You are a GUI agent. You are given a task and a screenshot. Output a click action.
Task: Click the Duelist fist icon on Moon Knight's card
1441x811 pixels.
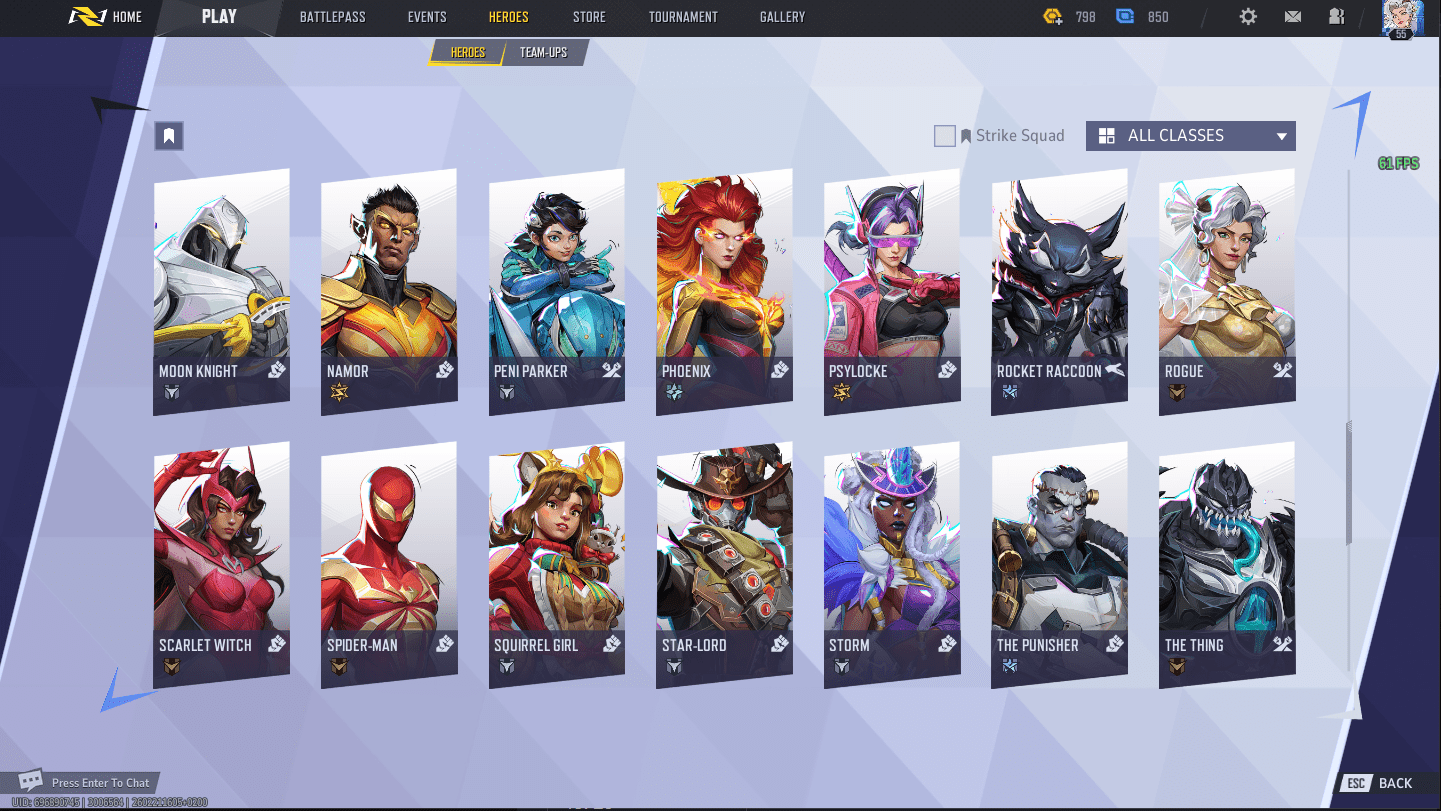275,371
